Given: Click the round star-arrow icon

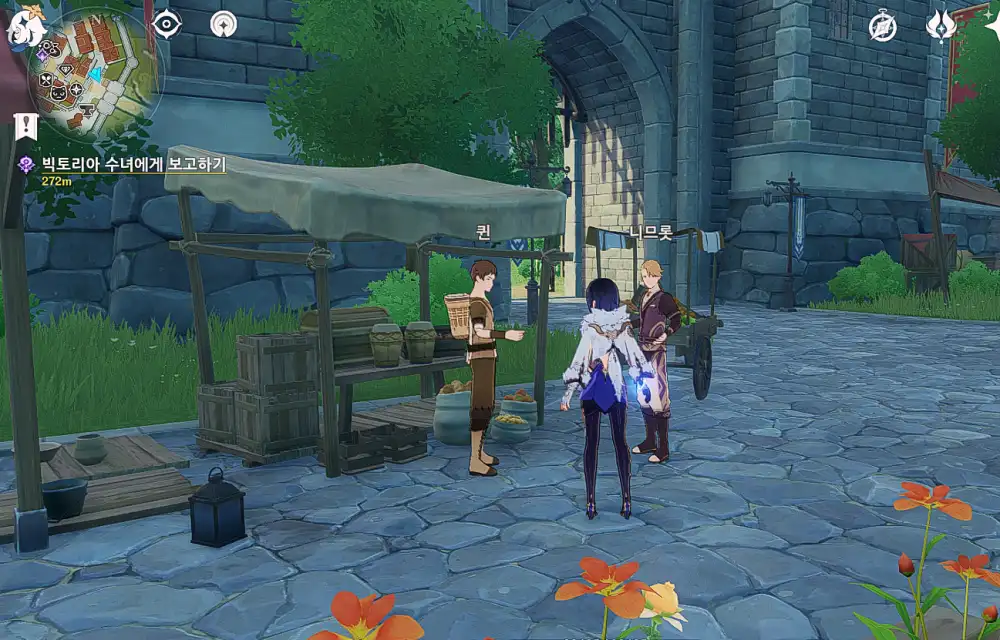Looking at the screenshot, I should (224, 24).
